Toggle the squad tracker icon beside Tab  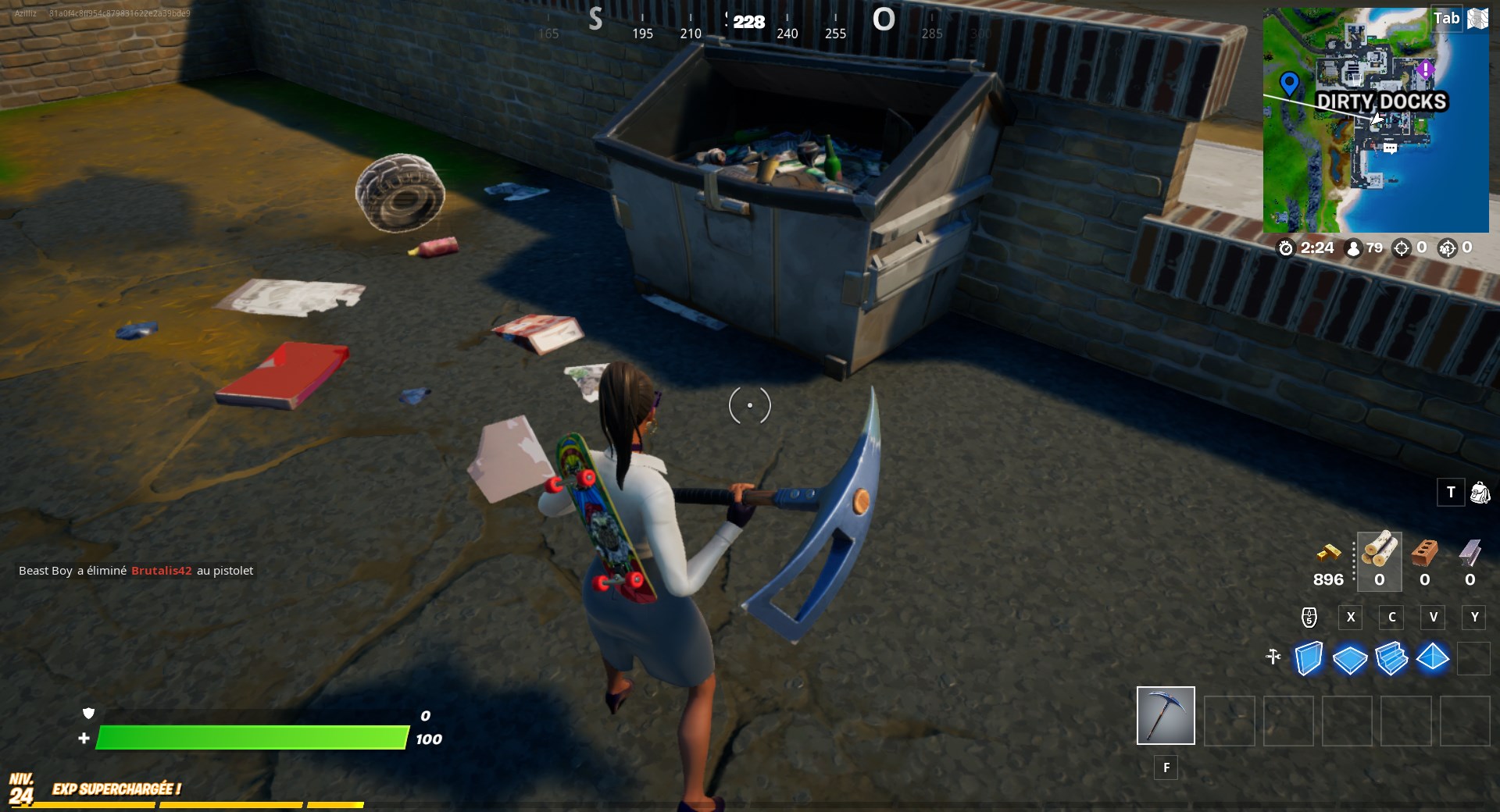point(1477,18)
